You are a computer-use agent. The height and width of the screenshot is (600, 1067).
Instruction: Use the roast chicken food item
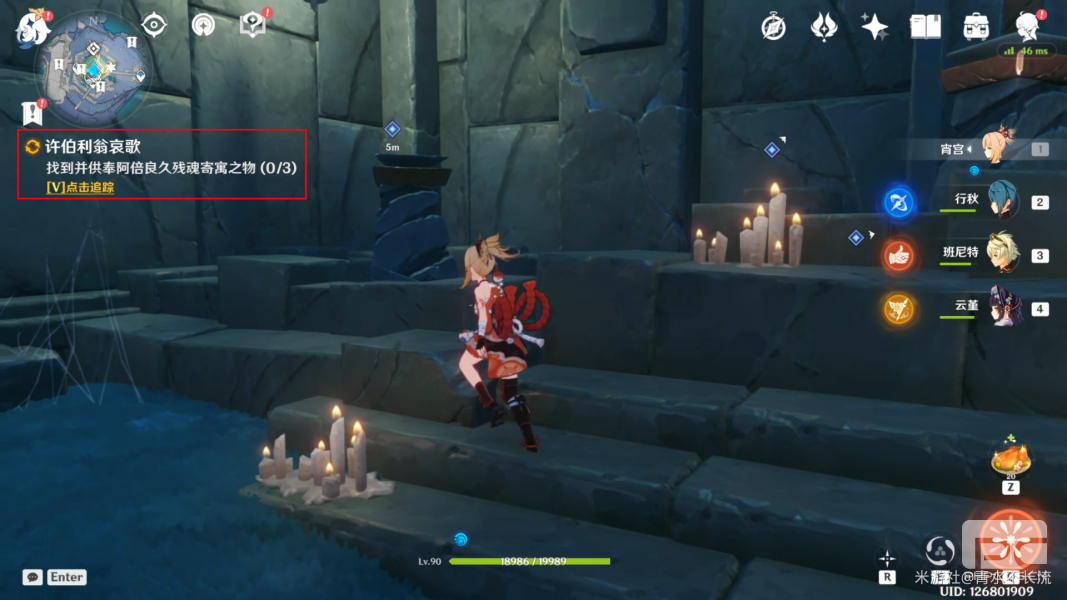pos(1010,461)
